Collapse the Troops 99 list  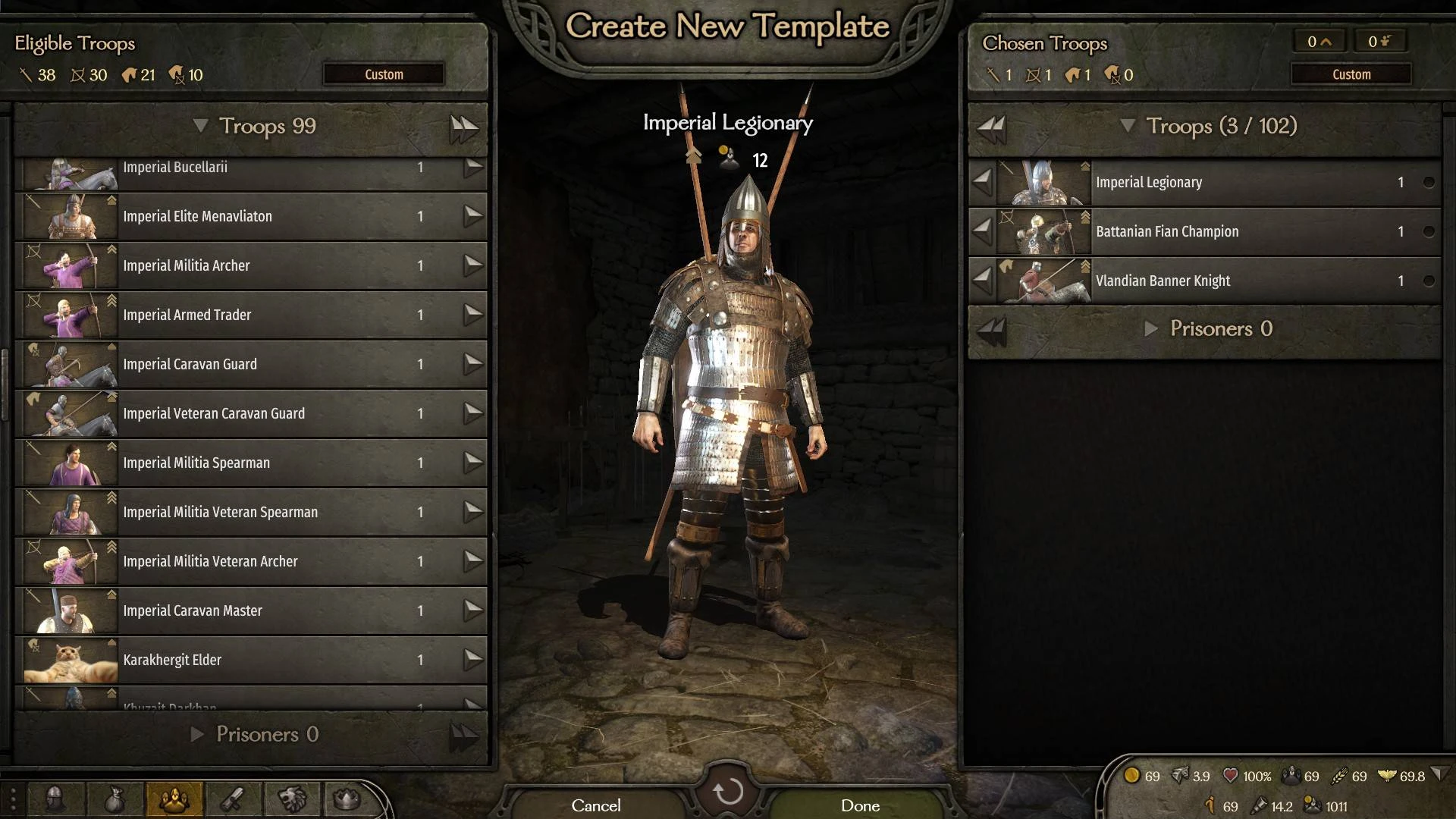click(x=202, y=127)
